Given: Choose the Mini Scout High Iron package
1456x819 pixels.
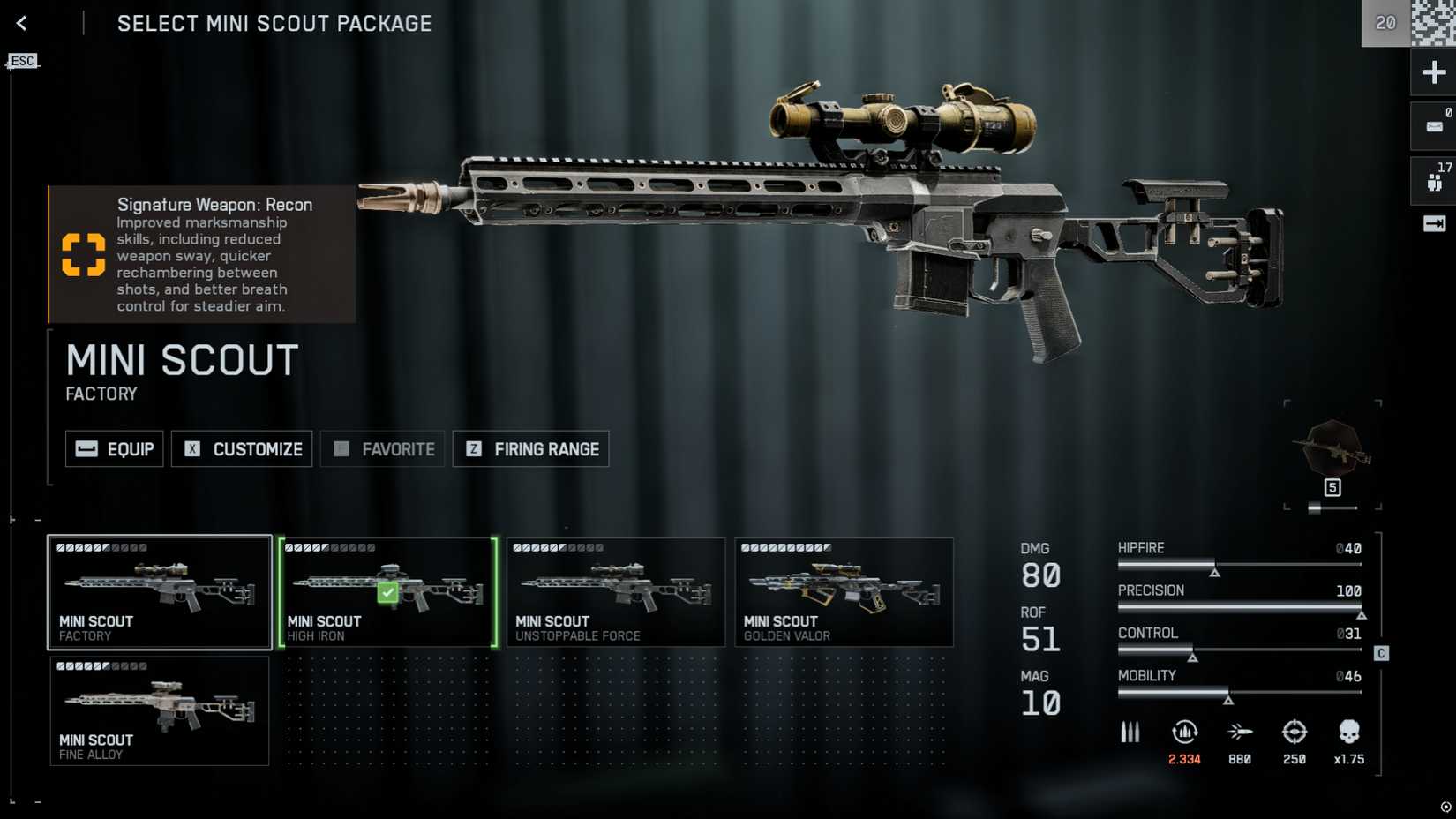Looking at the screenshot, I should (388, 592).
